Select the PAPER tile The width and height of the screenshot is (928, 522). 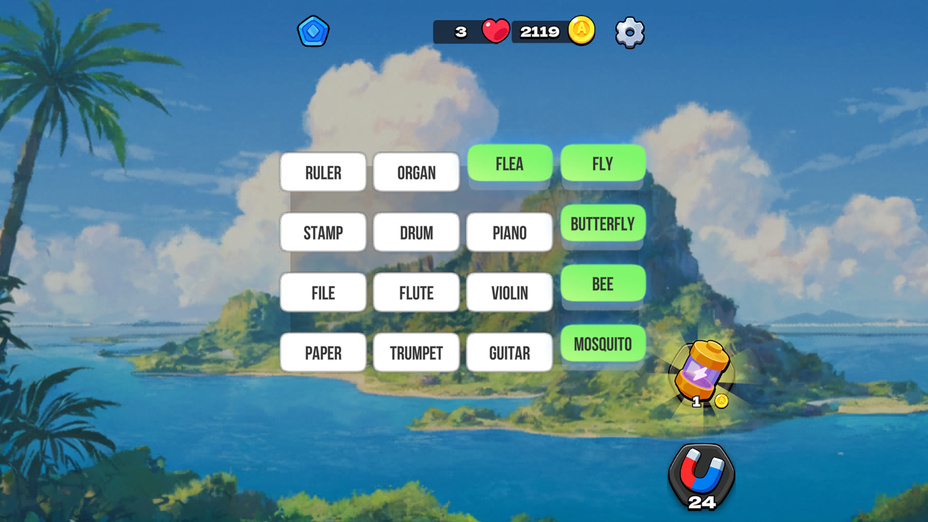(x=323, y=352)
